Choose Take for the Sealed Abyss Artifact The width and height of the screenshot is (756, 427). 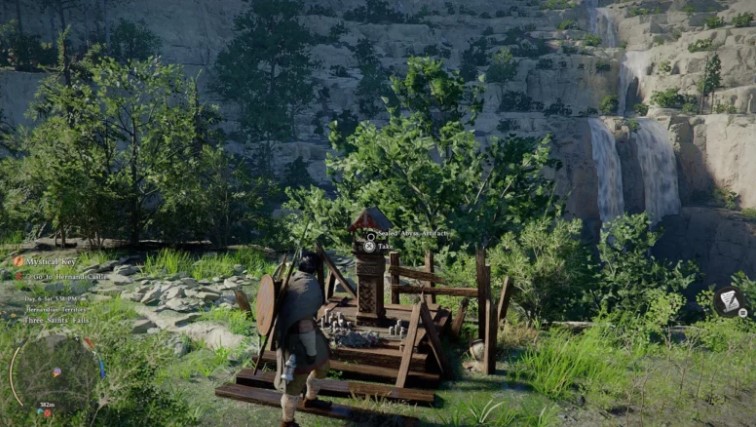click(379, 245)
